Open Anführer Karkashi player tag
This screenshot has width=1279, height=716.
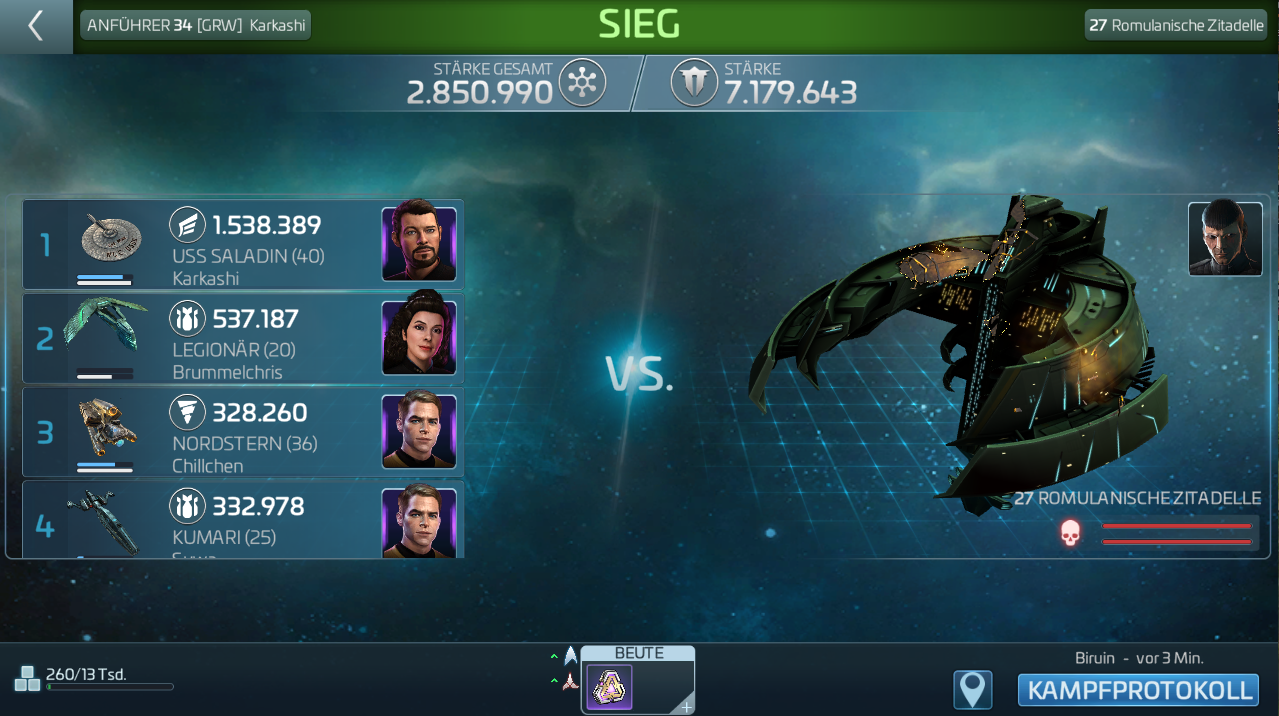point(196,25)
